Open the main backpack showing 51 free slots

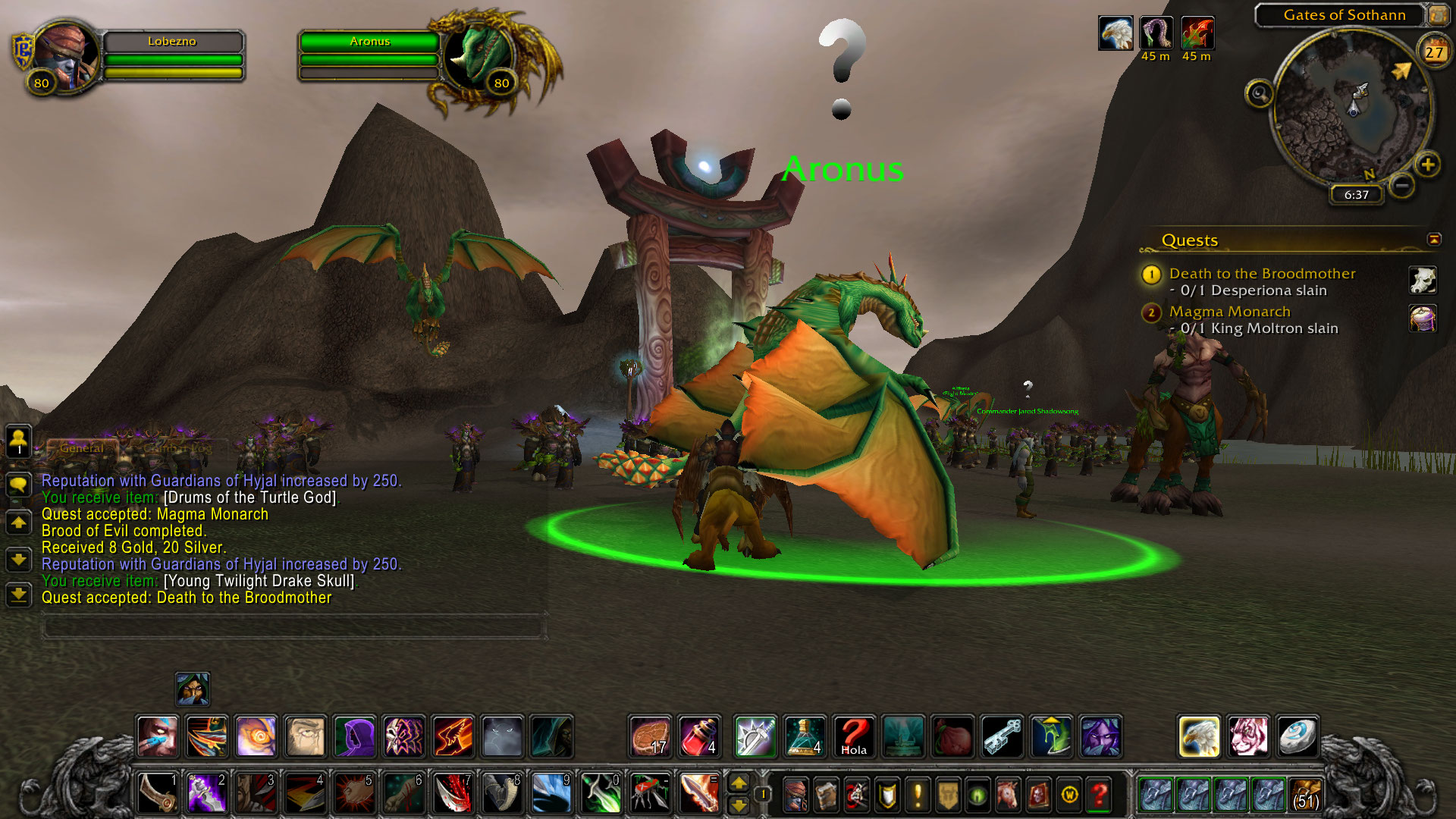coord(1304,795)
